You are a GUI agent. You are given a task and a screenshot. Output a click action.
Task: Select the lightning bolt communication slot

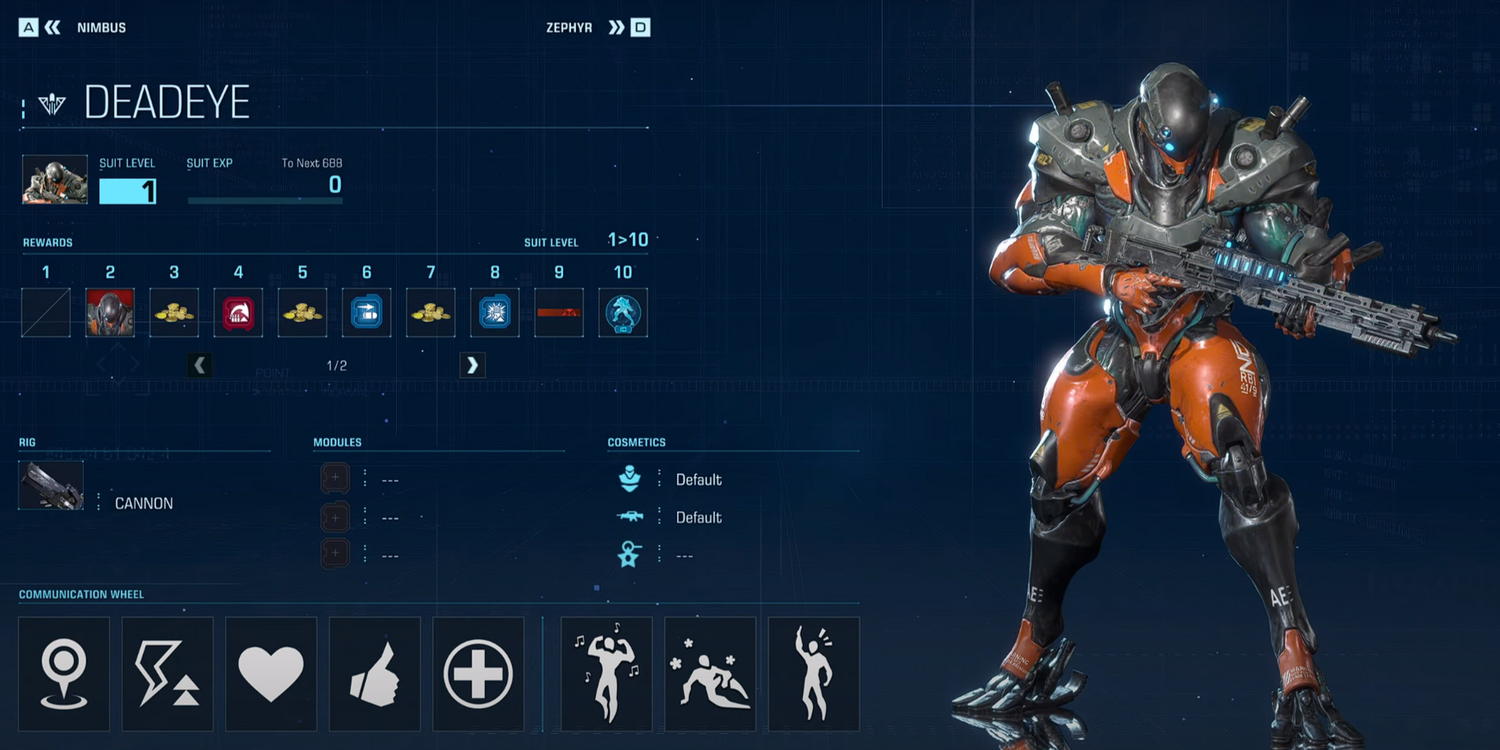pos(167,673)
